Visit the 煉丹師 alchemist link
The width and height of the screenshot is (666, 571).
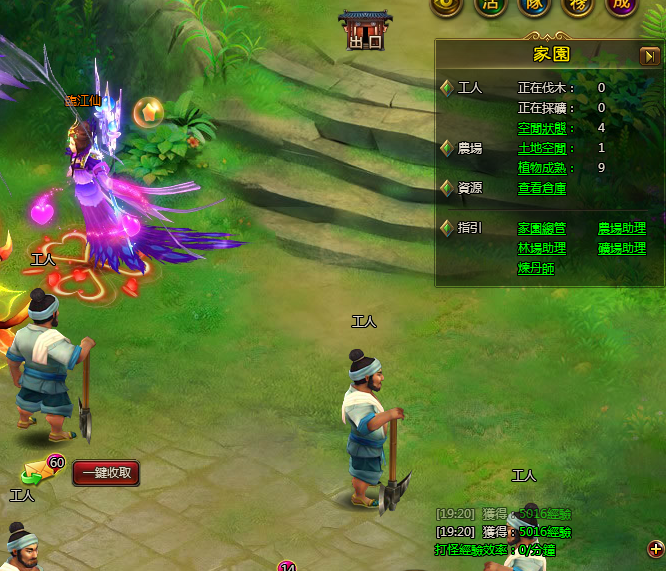pos(536,269)
